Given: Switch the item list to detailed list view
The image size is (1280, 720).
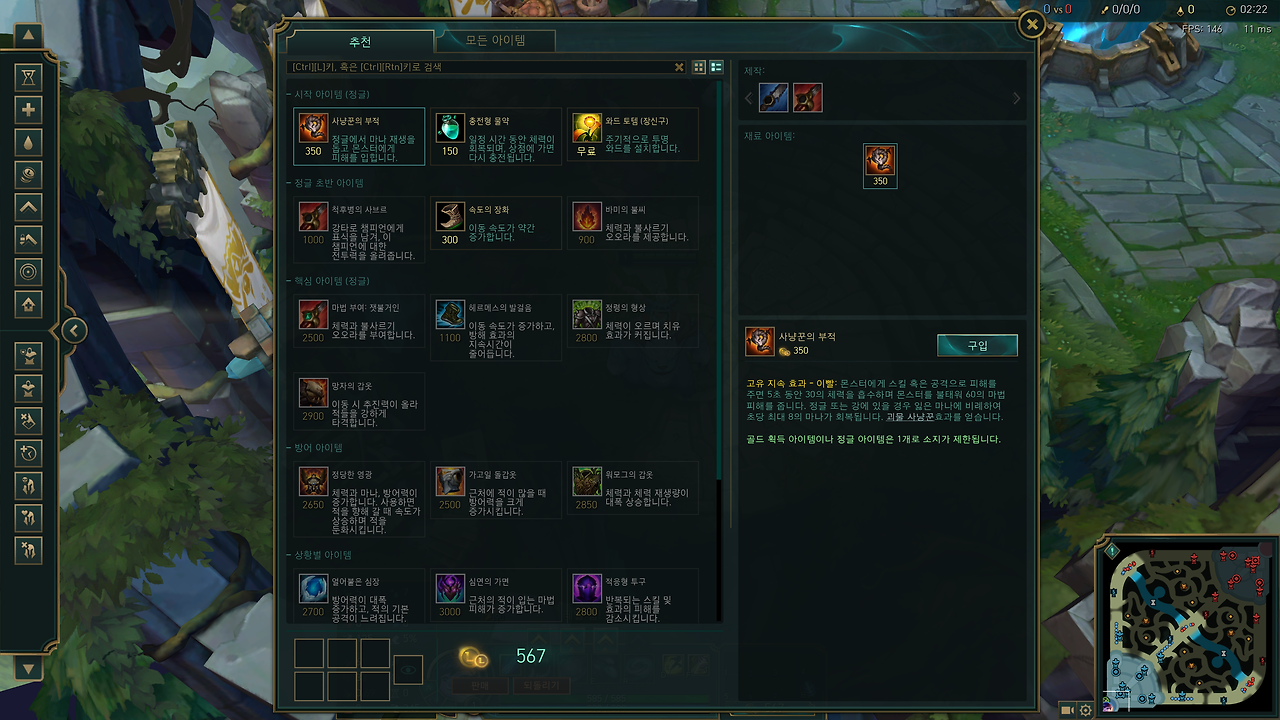Looking at the screenshot, I should tap(716, 67).
